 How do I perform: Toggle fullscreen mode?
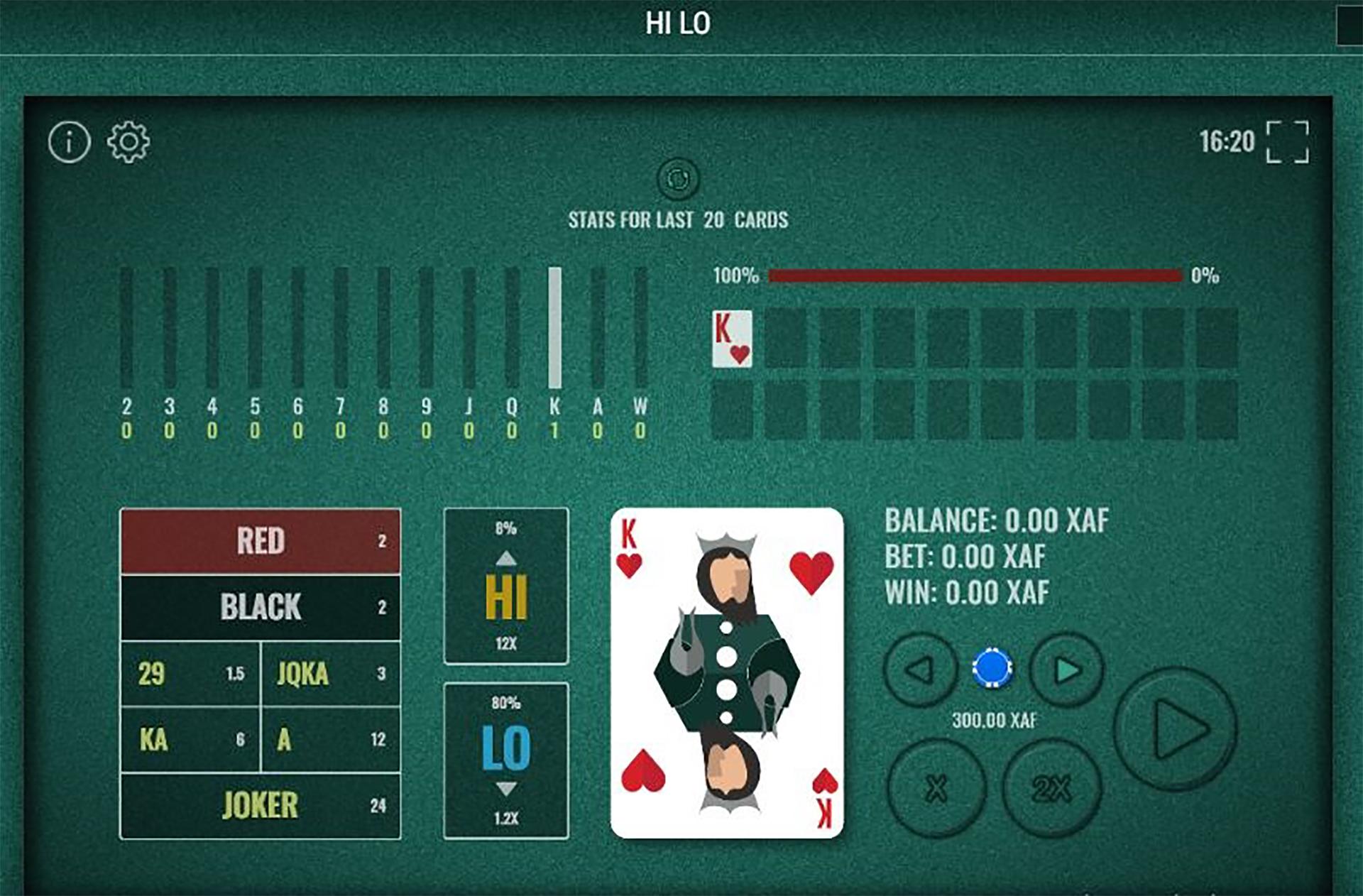tap(1287, 142)
